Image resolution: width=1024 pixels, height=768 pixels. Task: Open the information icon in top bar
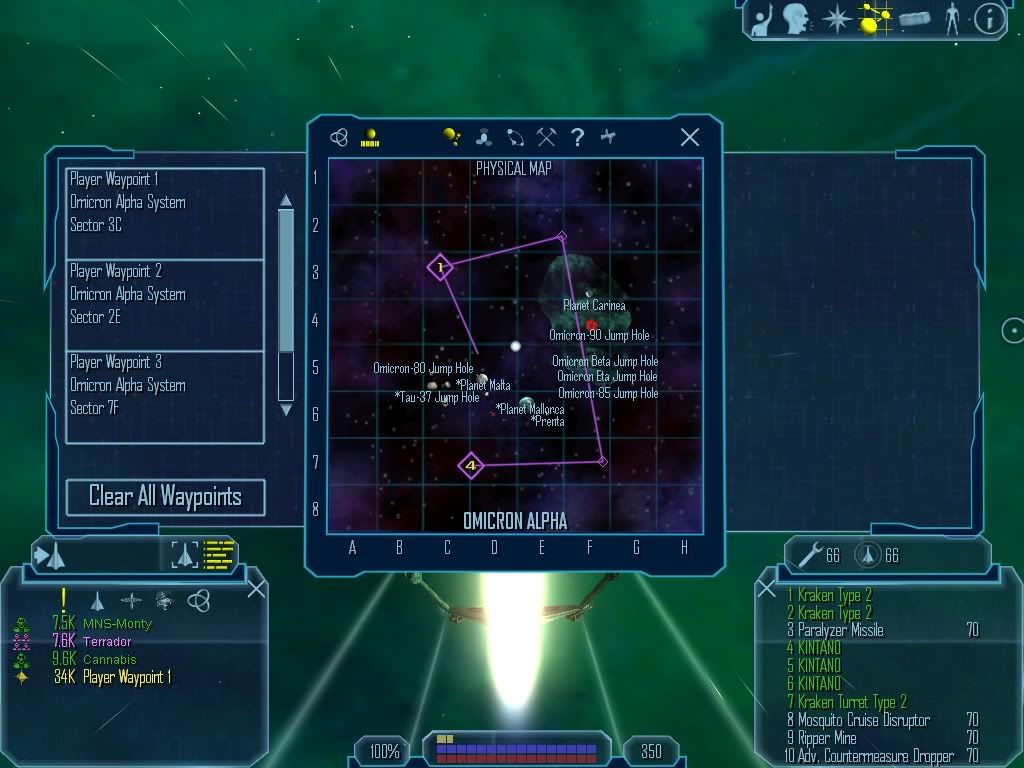tap(989, 19)
